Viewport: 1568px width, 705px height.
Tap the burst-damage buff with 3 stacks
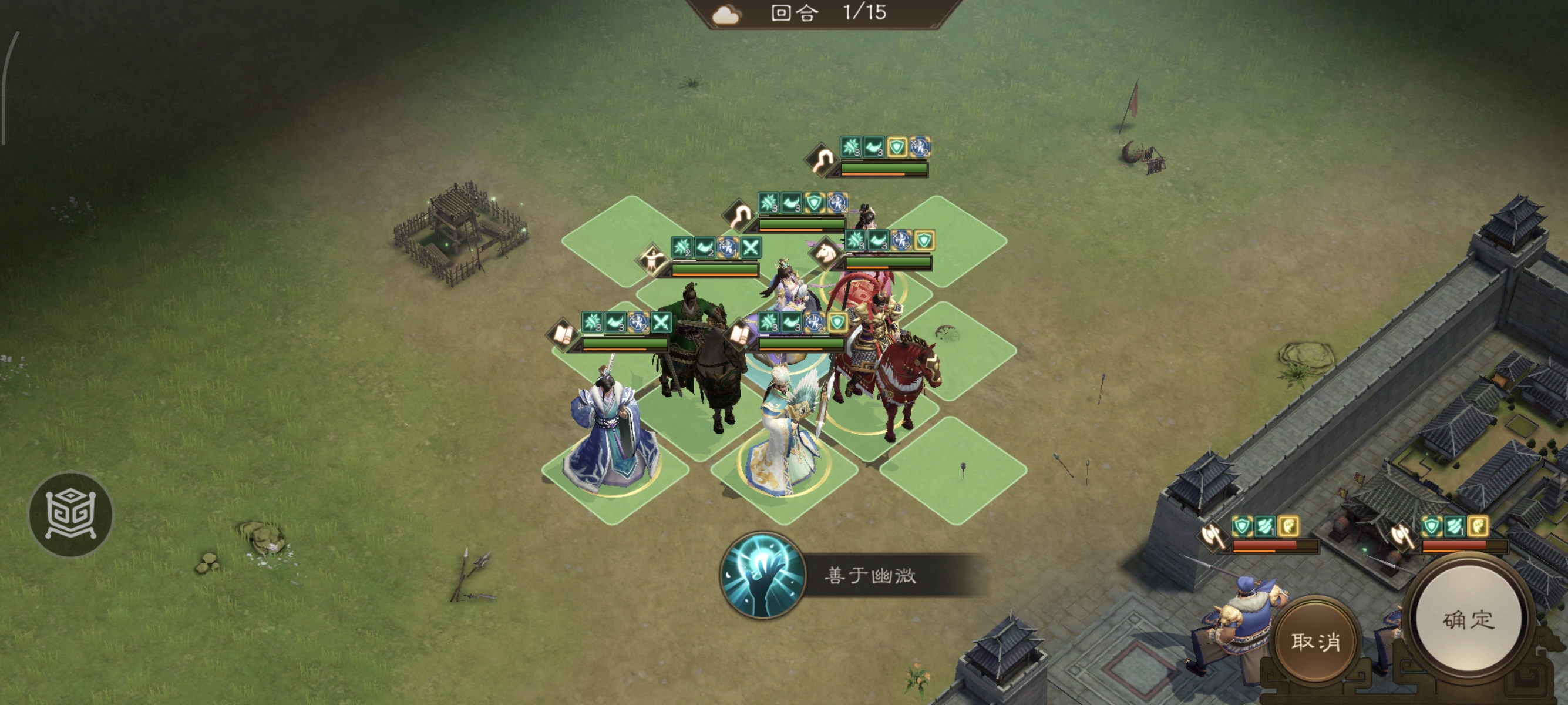coord(594,321)
